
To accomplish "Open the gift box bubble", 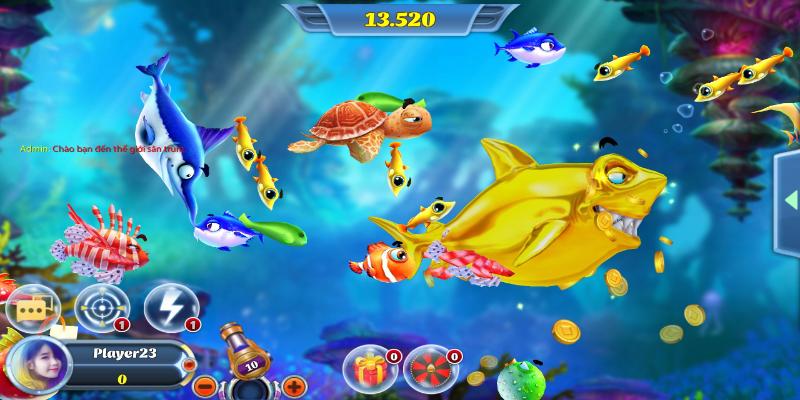I will 366,367.
